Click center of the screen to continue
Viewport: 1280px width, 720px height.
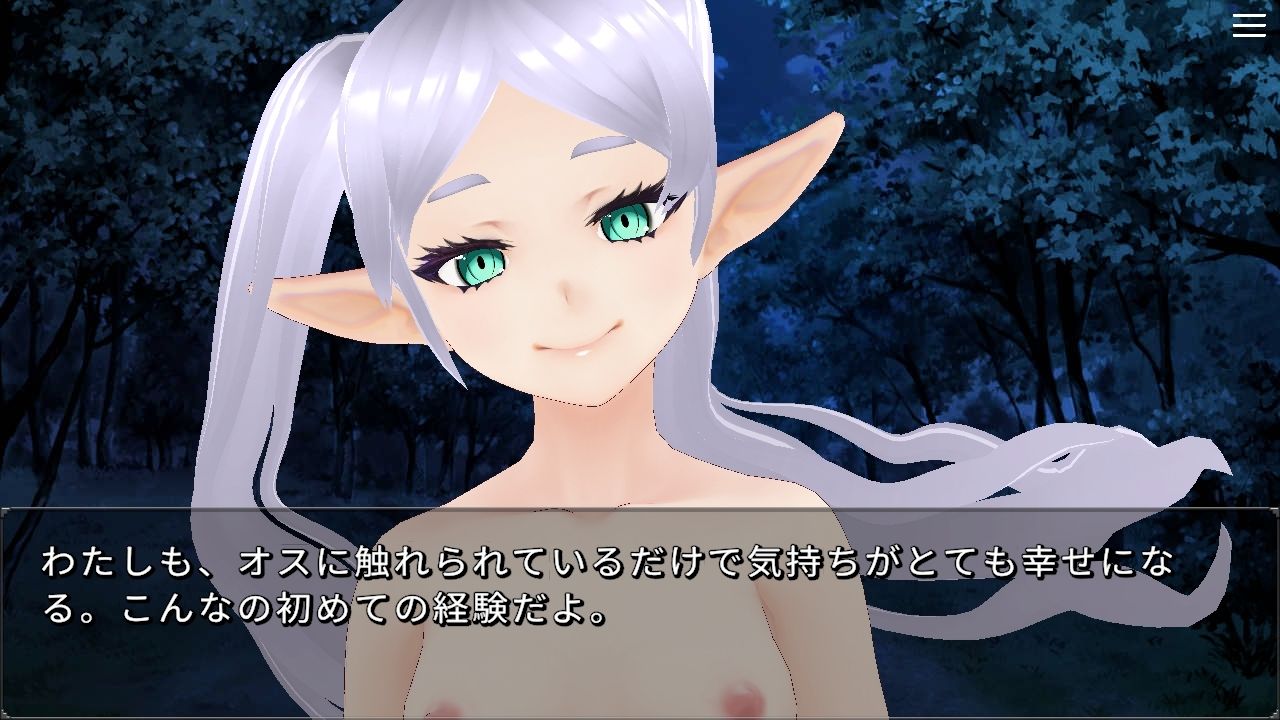[640, 360]
